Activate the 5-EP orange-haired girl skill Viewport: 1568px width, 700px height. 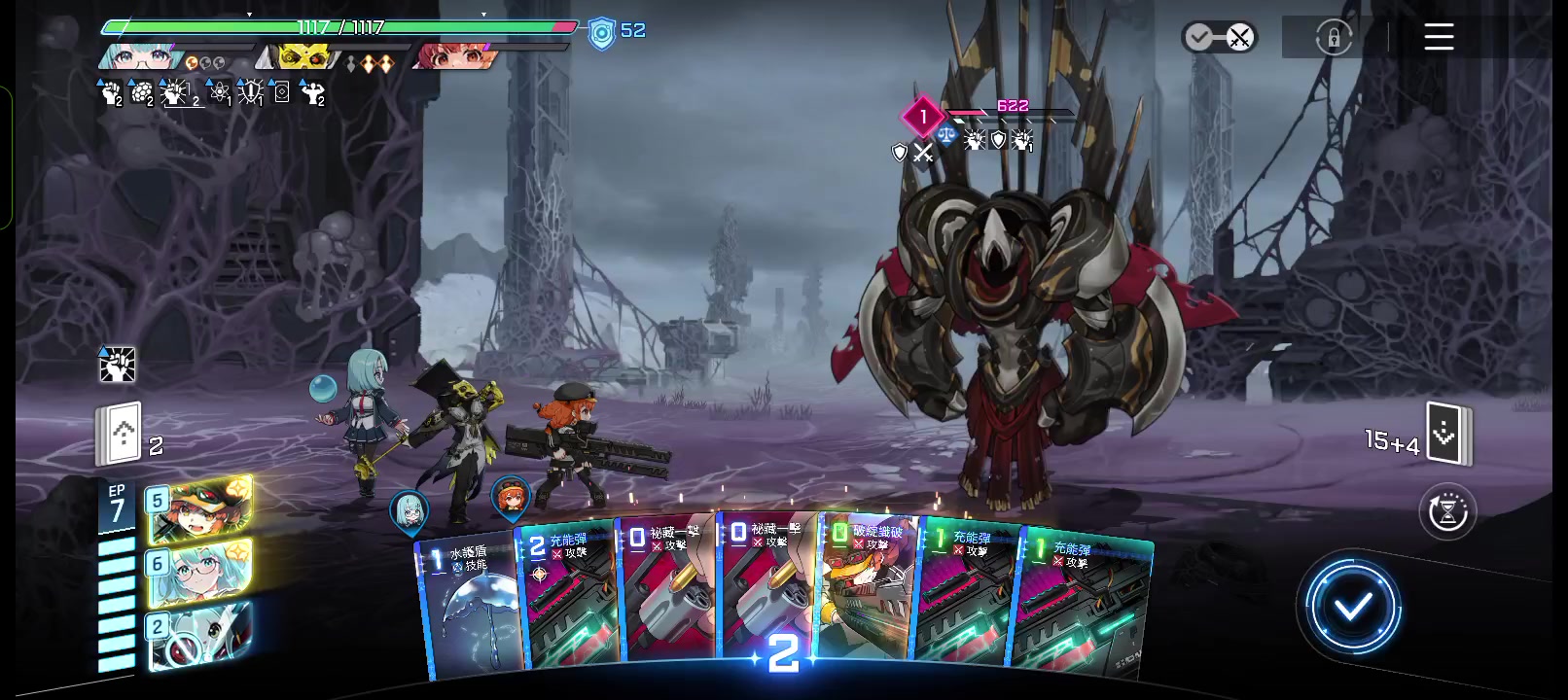(x=200, y=509)
